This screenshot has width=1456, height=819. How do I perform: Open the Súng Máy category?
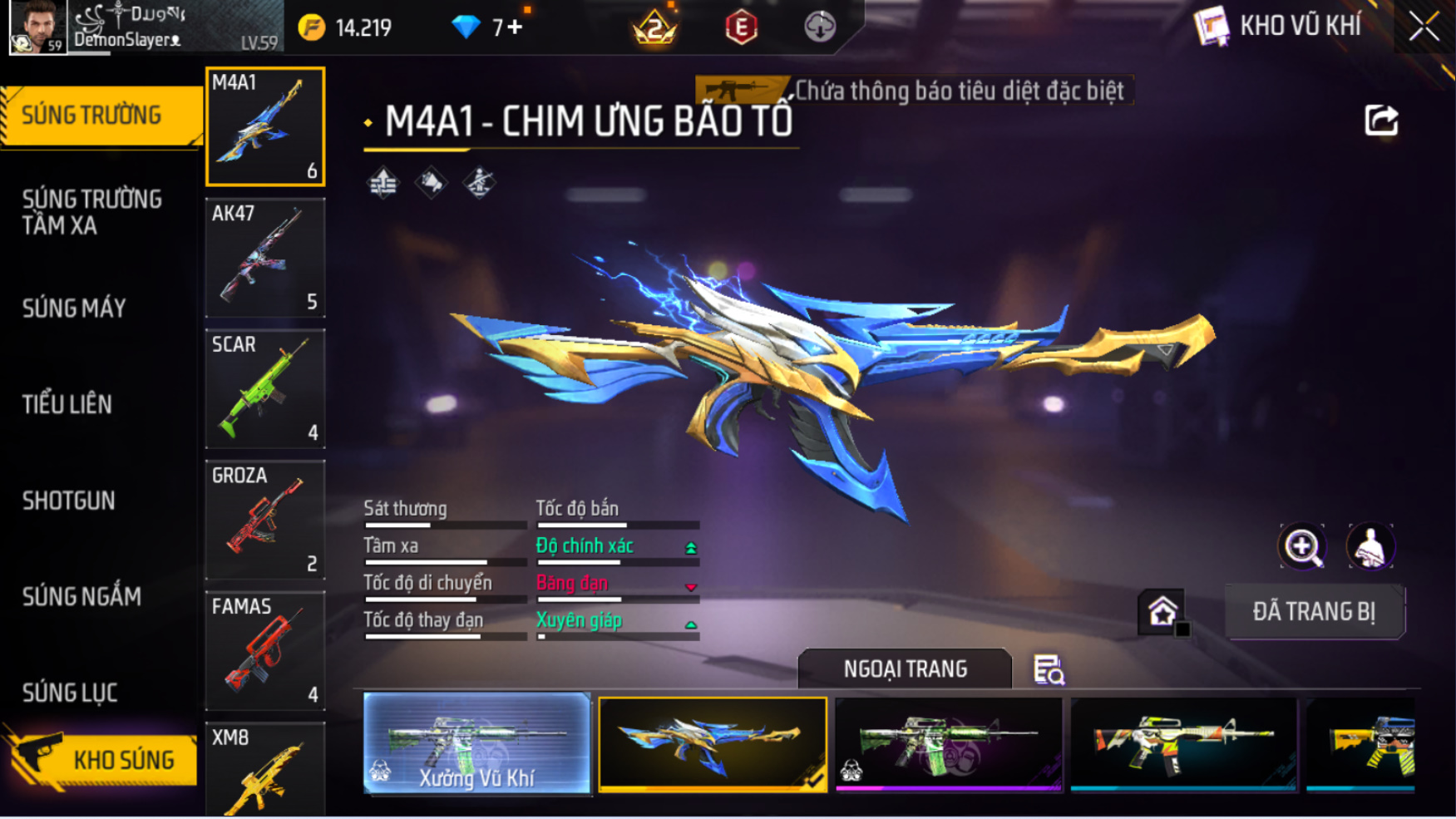pos(75,308)
